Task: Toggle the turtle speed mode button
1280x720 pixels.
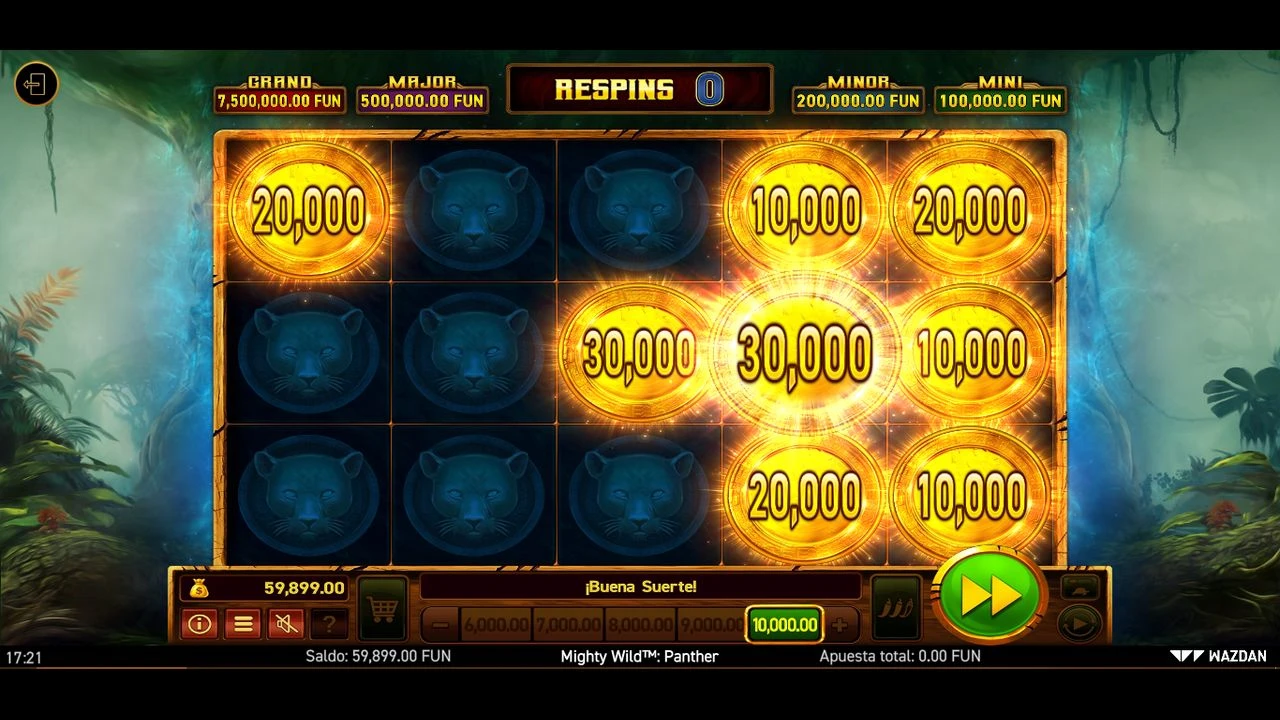Action: point(1079,587)
